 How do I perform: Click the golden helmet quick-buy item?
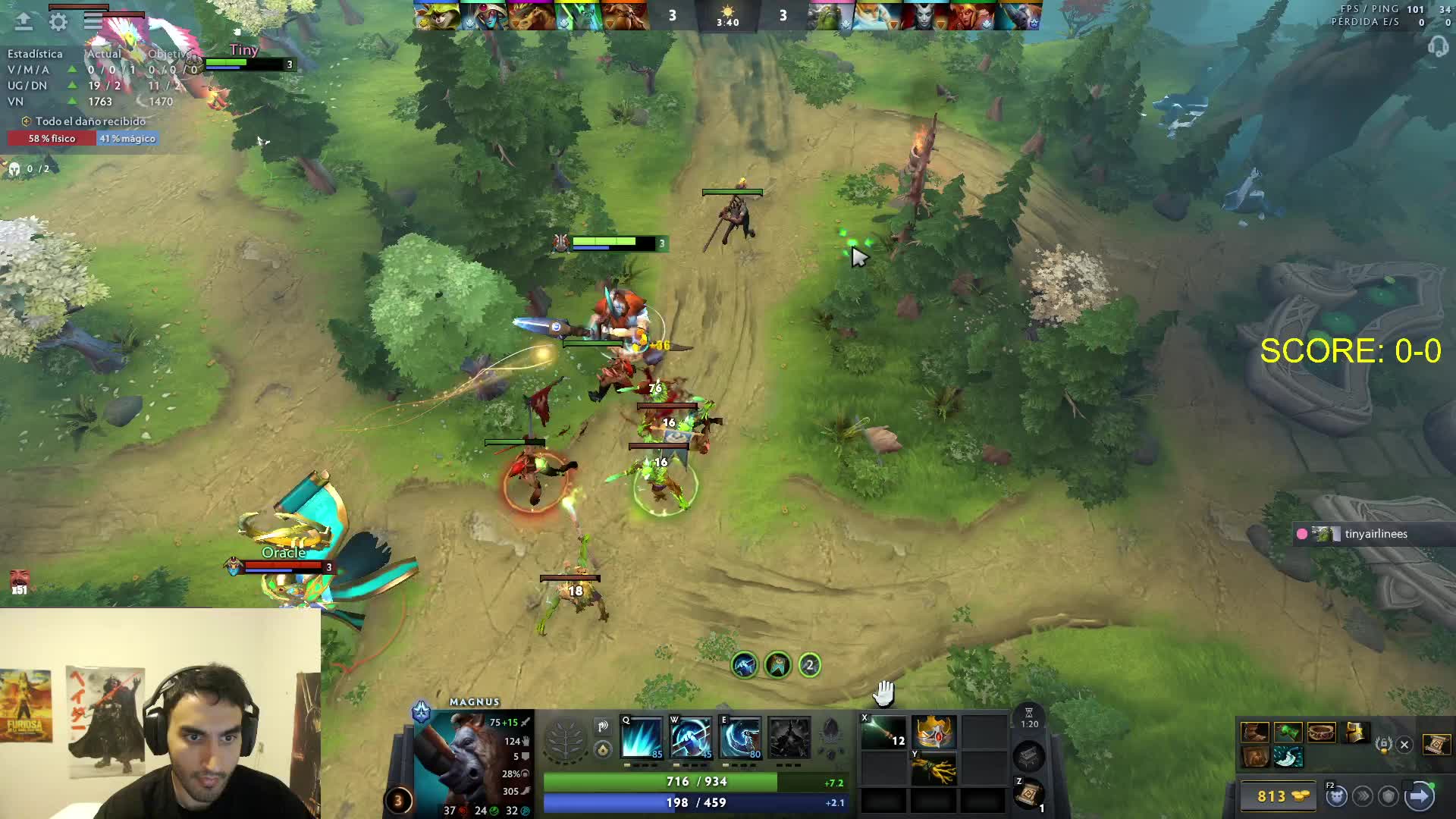[1355, 733]
